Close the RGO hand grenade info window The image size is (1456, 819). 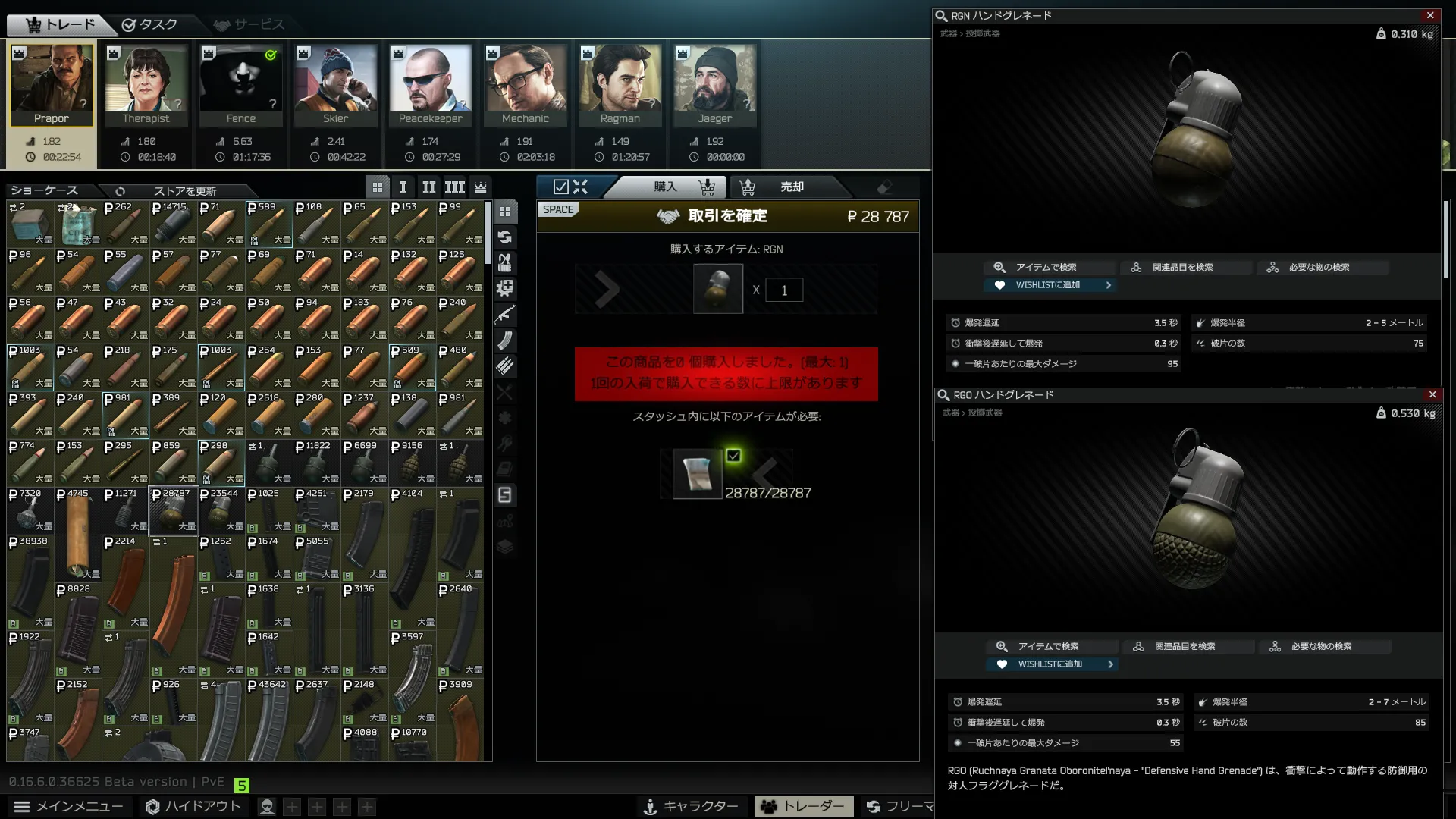1432,394
